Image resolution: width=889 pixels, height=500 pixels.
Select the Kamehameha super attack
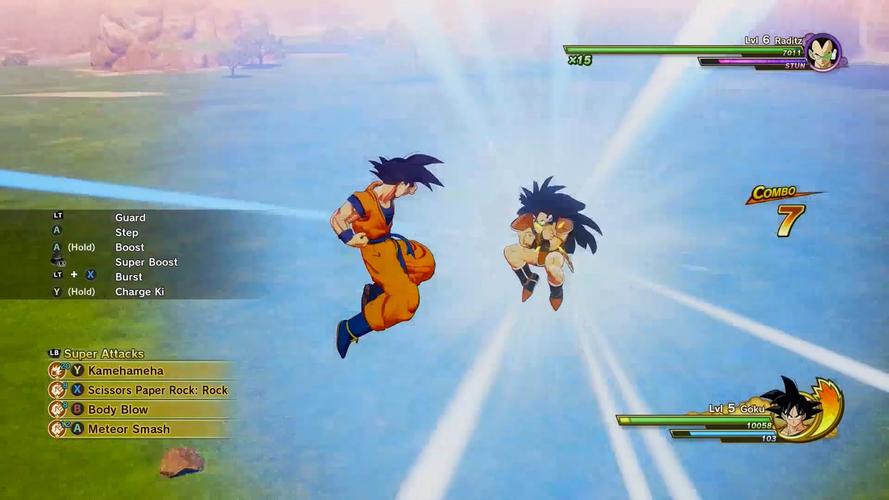[128, 371]
